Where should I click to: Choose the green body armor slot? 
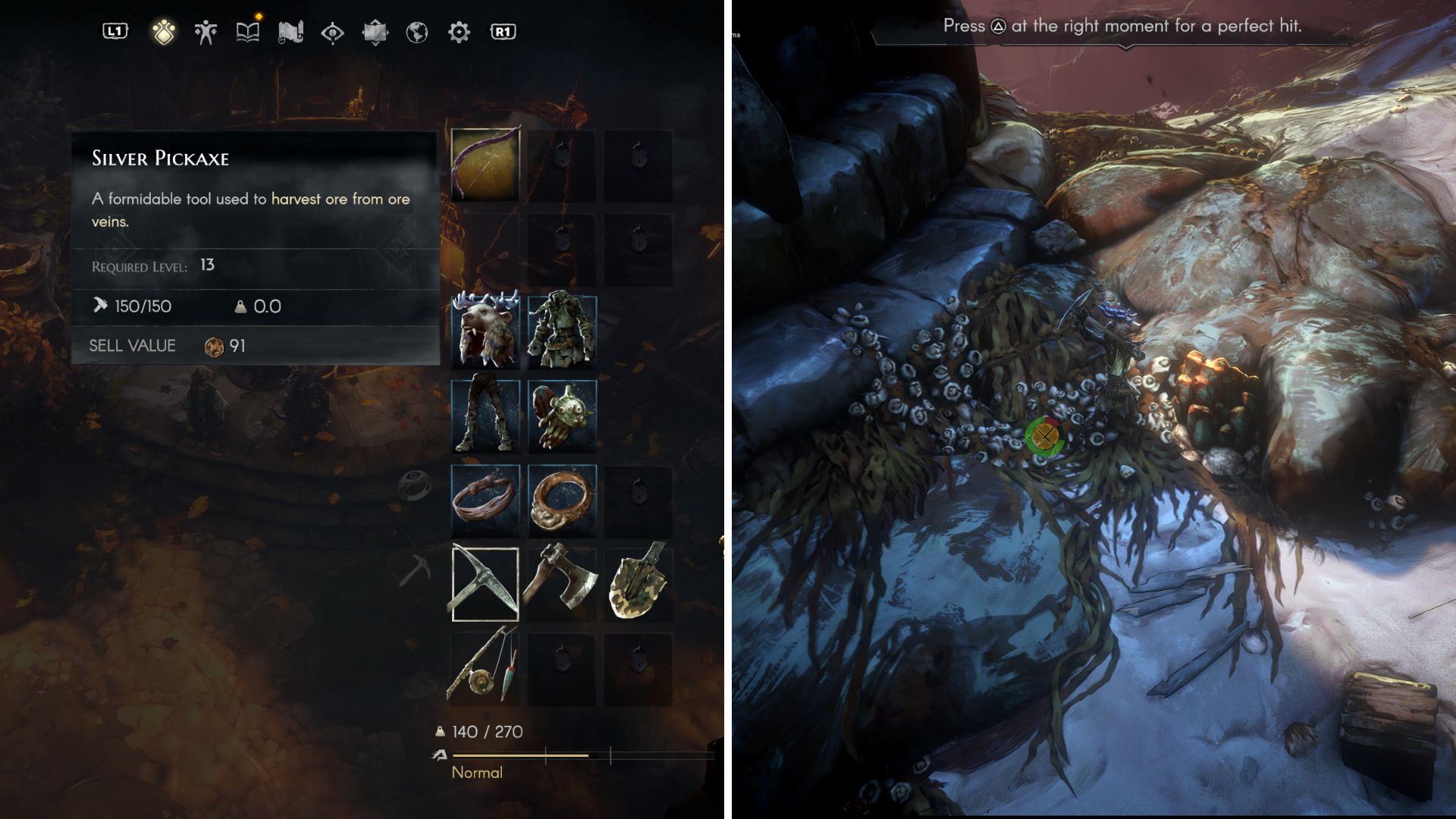(x=562, y=332)
